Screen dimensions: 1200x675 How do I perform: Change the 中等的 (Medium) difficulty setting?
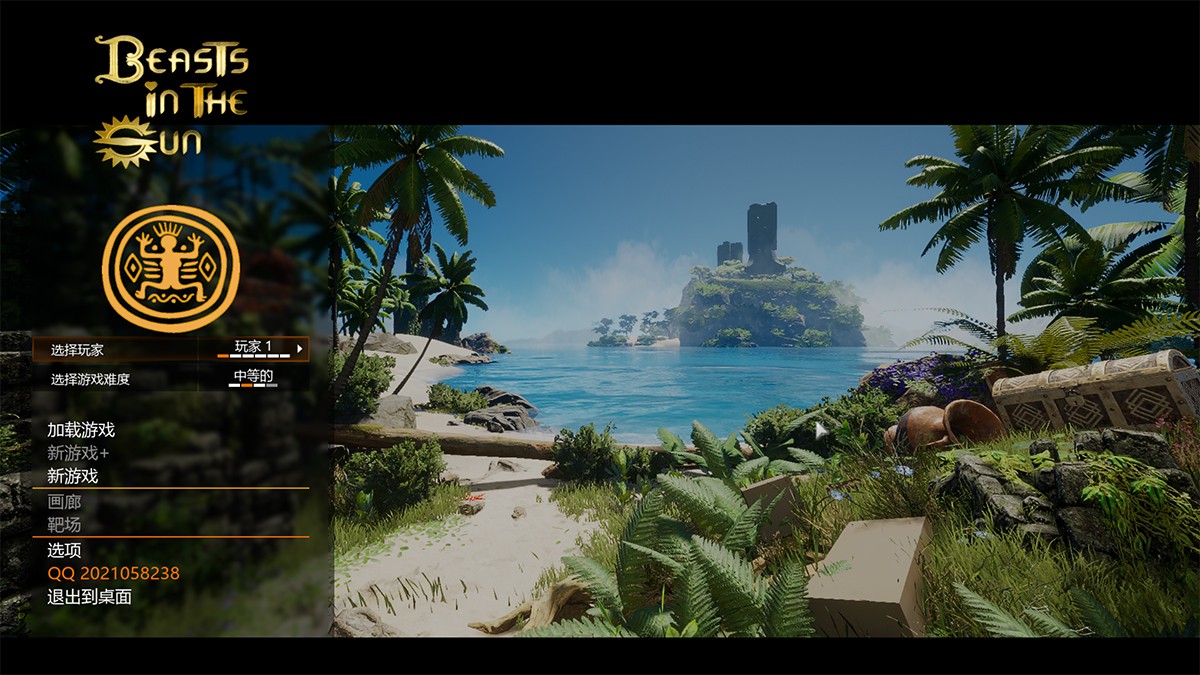254,378
